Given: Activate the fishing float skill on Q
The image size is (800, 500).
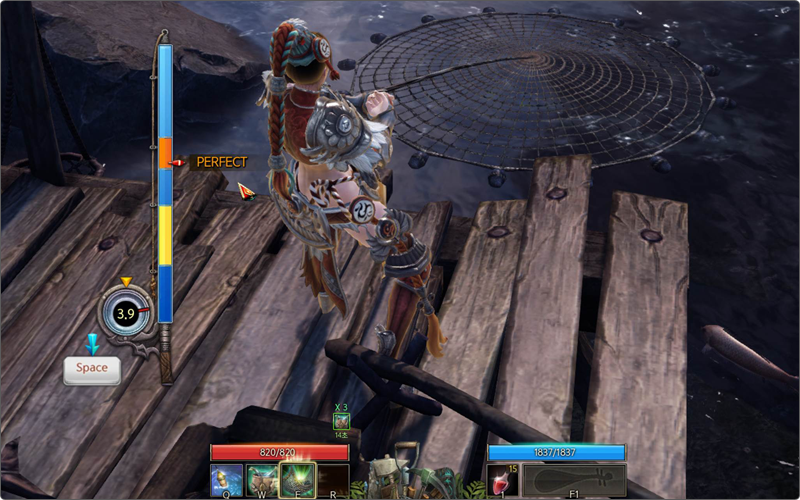Looking at the screenshot, I should 227,478.
